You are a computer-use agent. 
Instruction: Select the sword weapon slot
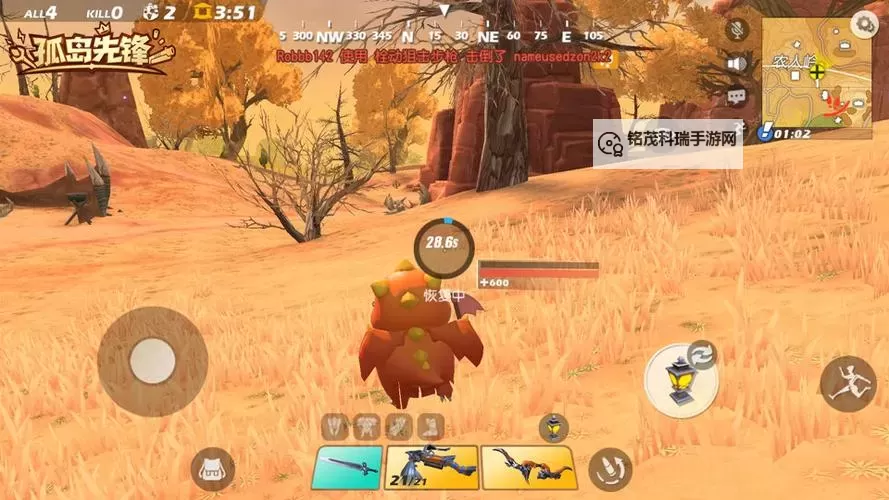[347, 467]
